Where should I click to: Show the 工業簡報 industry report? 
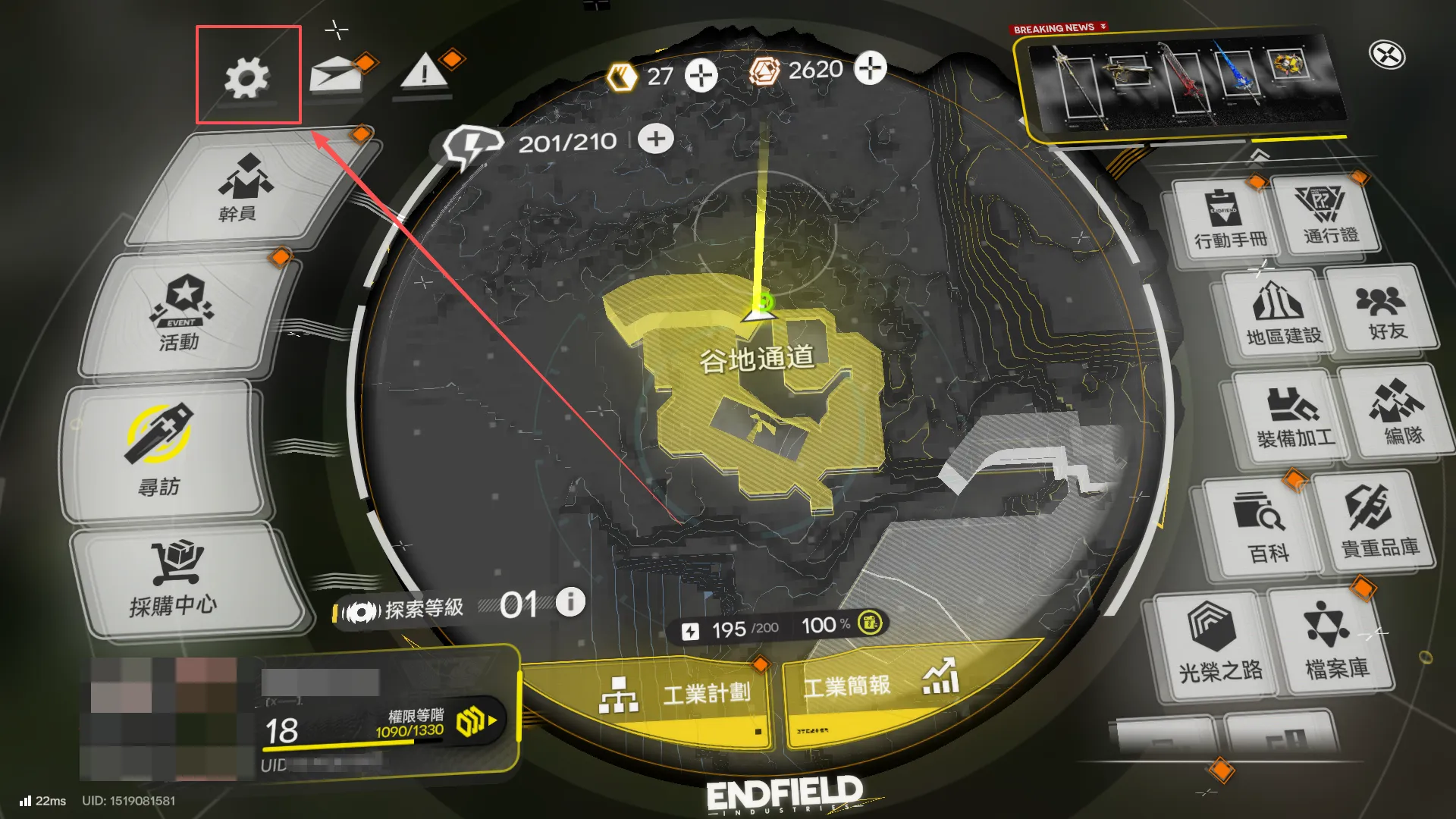click(x=880, y=685)
